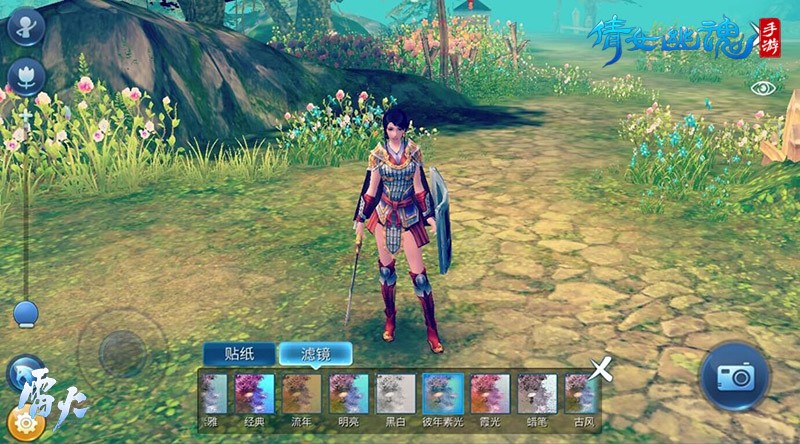Viewport: 800px width, 444px height.
Task: Choose the 明亮 filter
Action: (x=348, y=400)
